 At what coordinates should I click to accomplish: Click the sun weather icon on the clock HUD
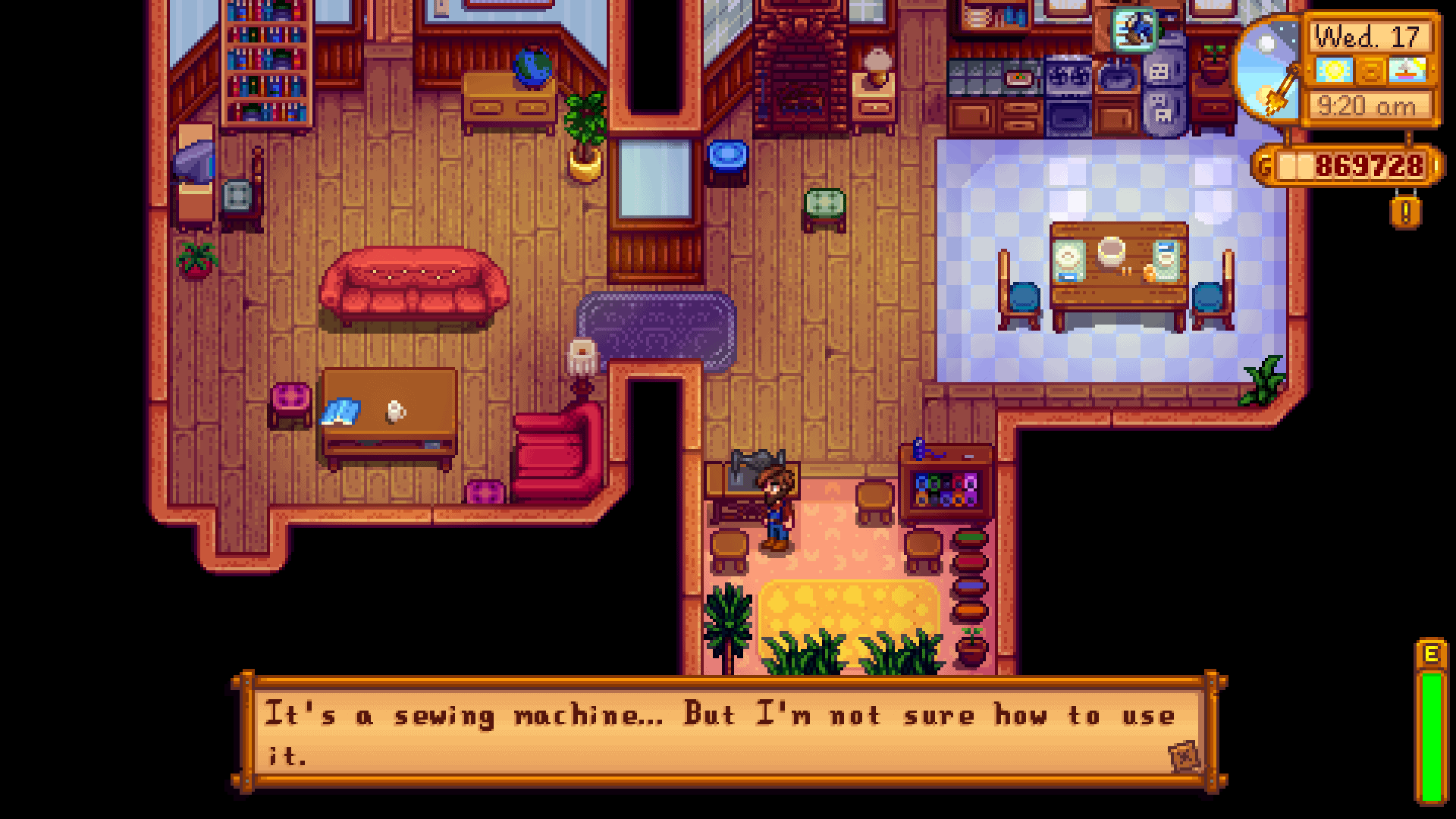click(x=1332, y=70)
